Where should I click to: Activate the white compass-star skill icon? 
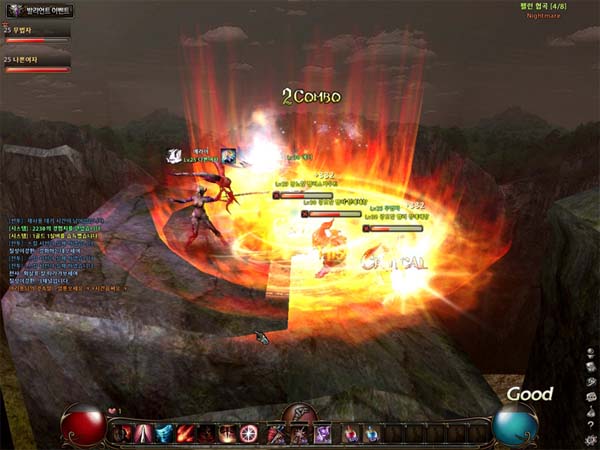click(x=248, y=433)
